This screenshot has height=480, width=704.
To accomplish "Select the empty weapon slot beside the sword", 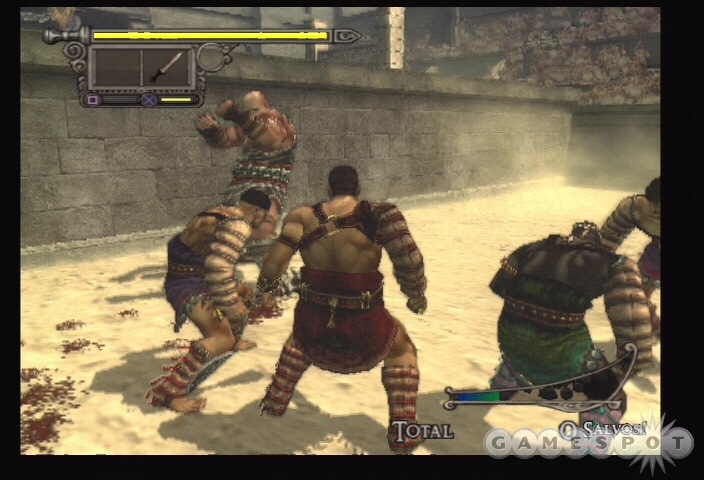I will pyautogui.click(x=116, y=67).
